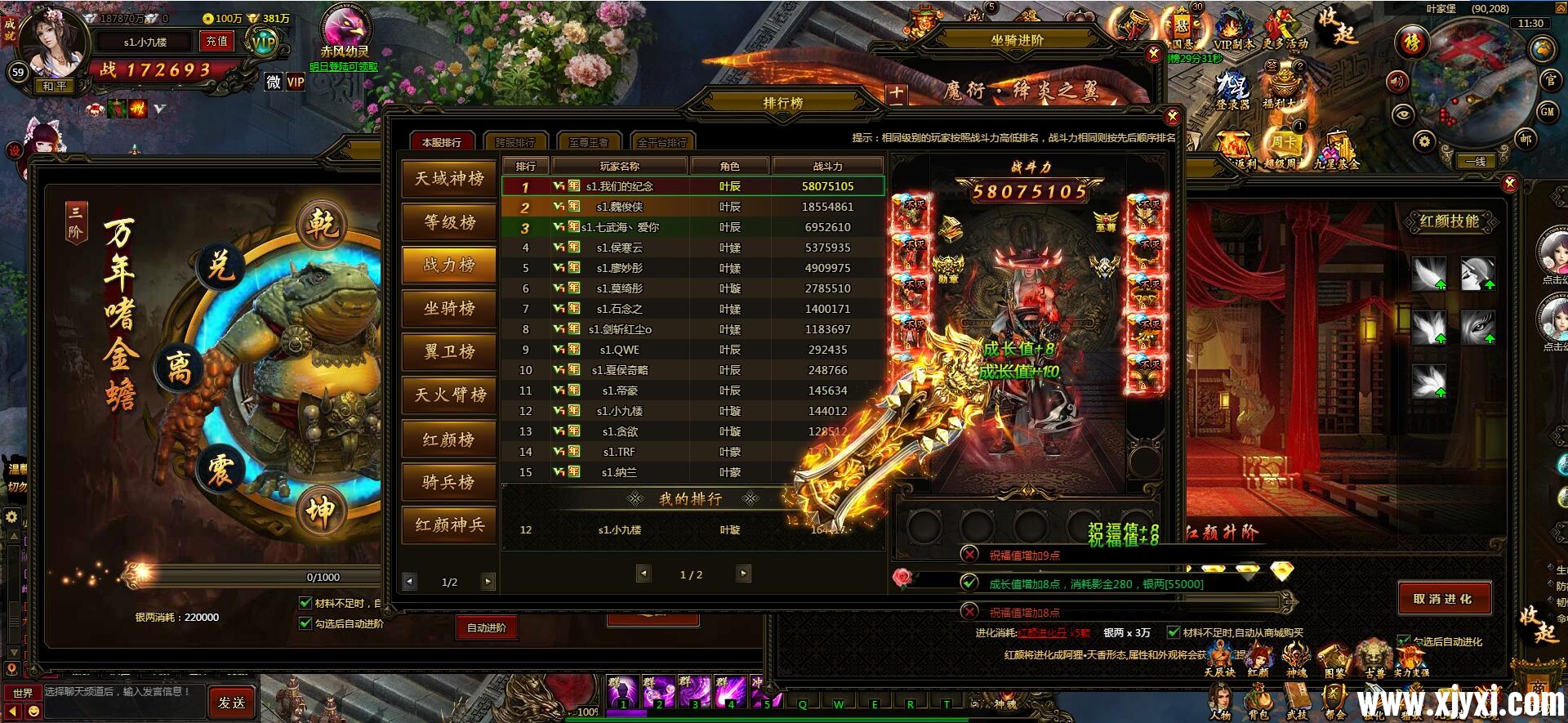Switch to the 跨服排行 ranking tab
The height and width of the screenshot is (723, 1568).
[514, 141]
